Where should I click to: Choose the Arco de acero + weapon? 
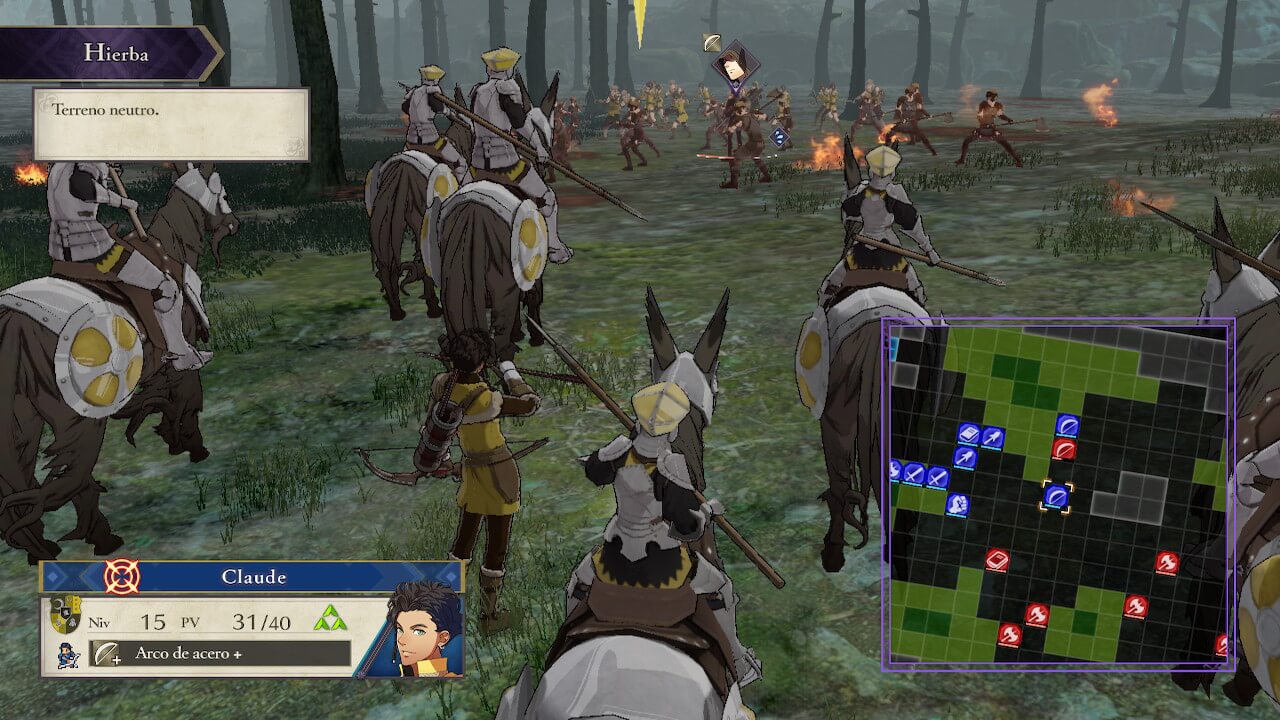coord(220,654)
